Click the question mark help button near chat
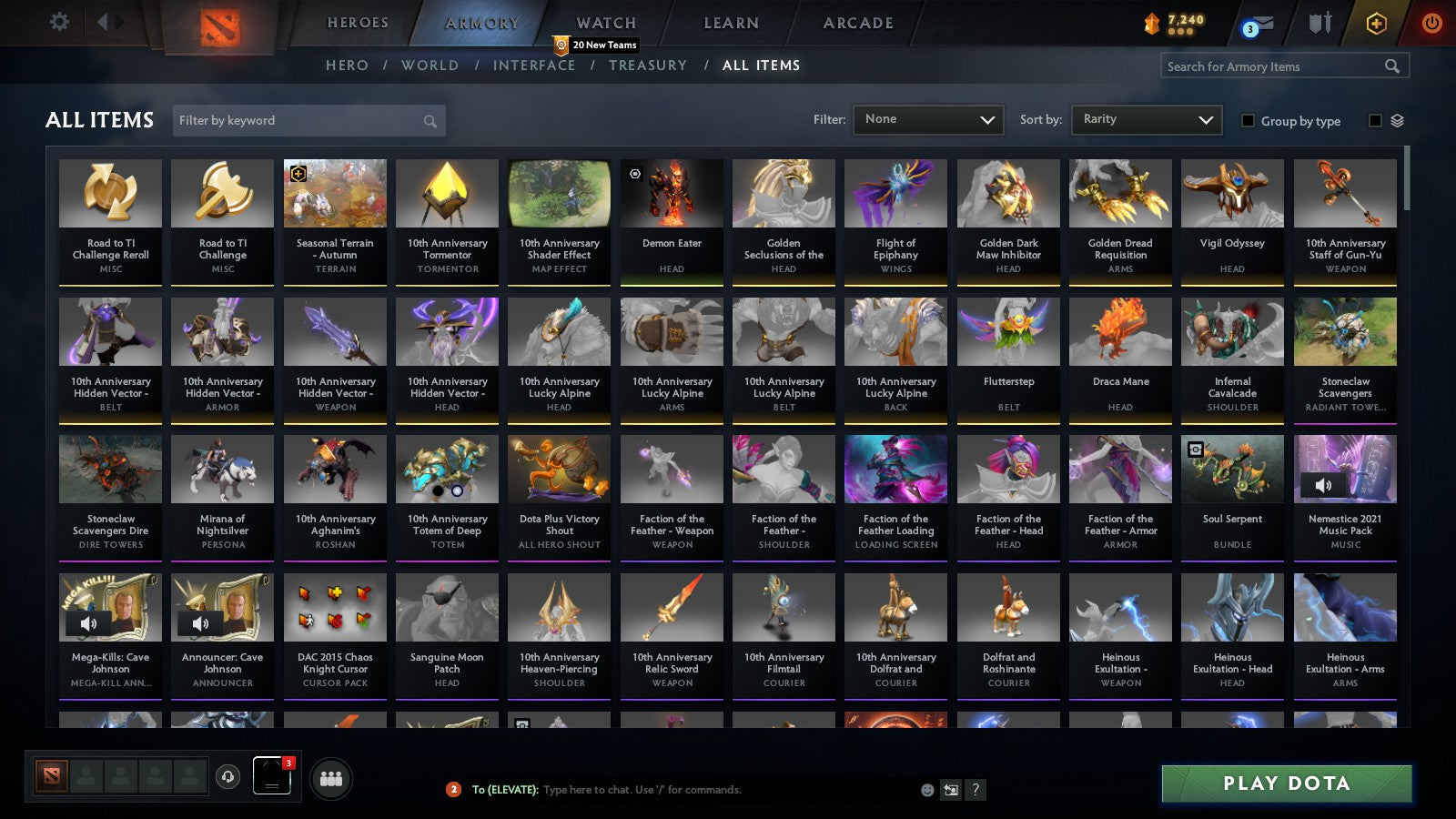This screenshot has height=819, width=1456. (975, 790)
